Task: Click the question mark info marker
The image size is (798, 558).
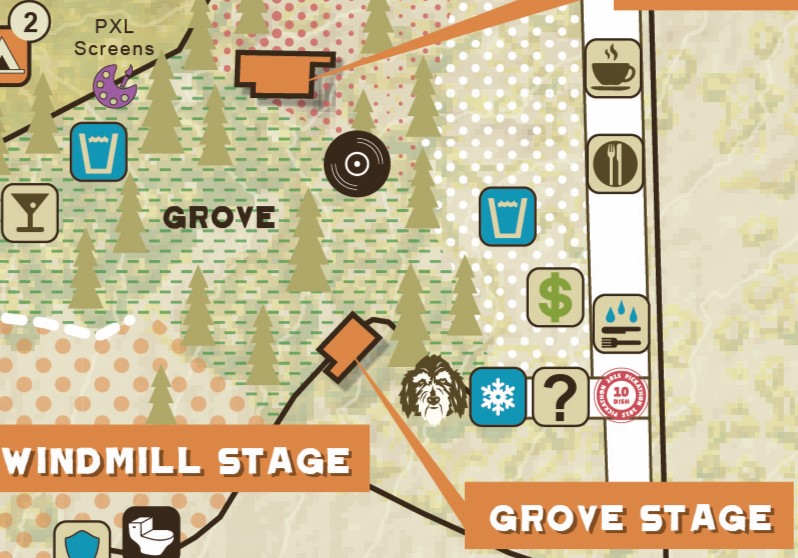Action: pyautogui.click(x=560, y=397)
